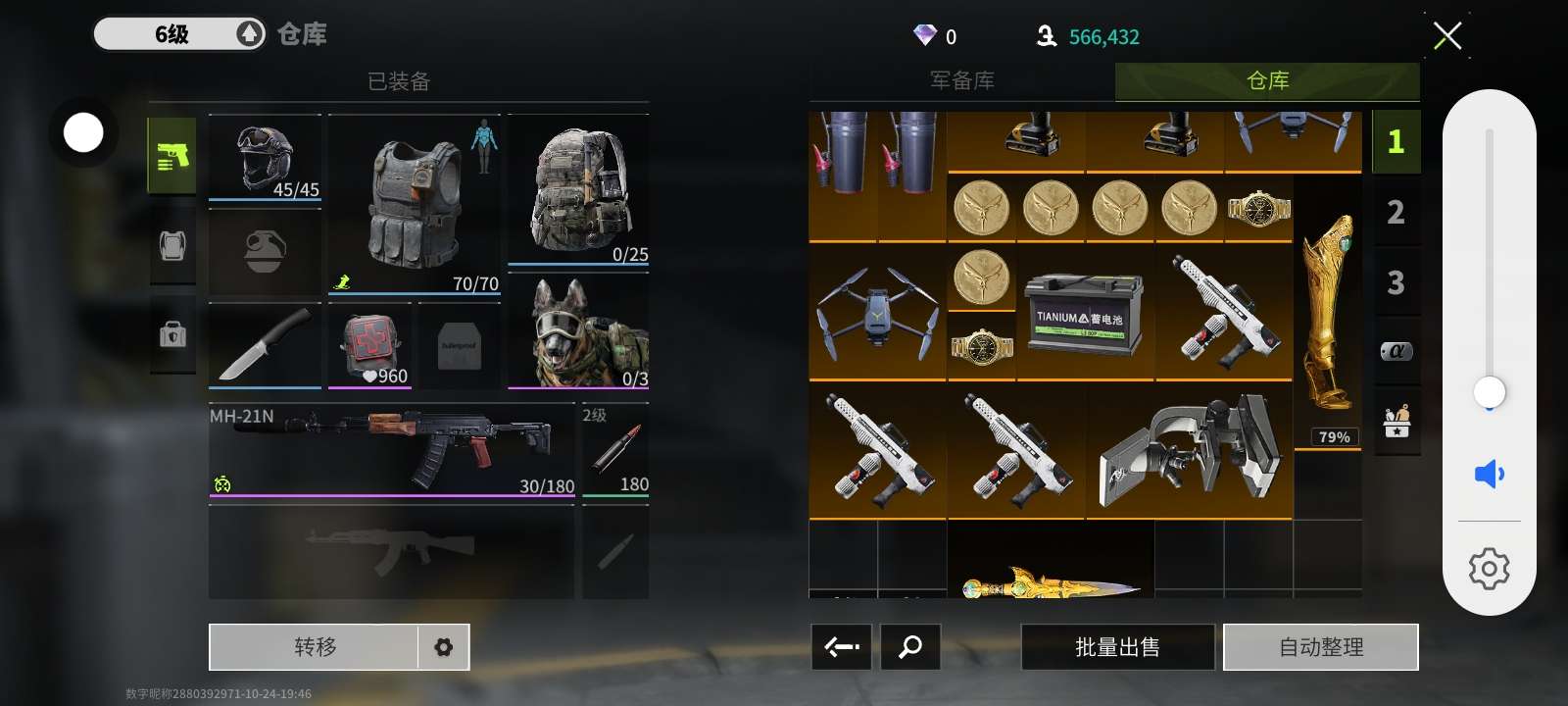Open the overlay settings gear icon
Viewport: 1568px width, 706px height.
tap(1489, 569)
